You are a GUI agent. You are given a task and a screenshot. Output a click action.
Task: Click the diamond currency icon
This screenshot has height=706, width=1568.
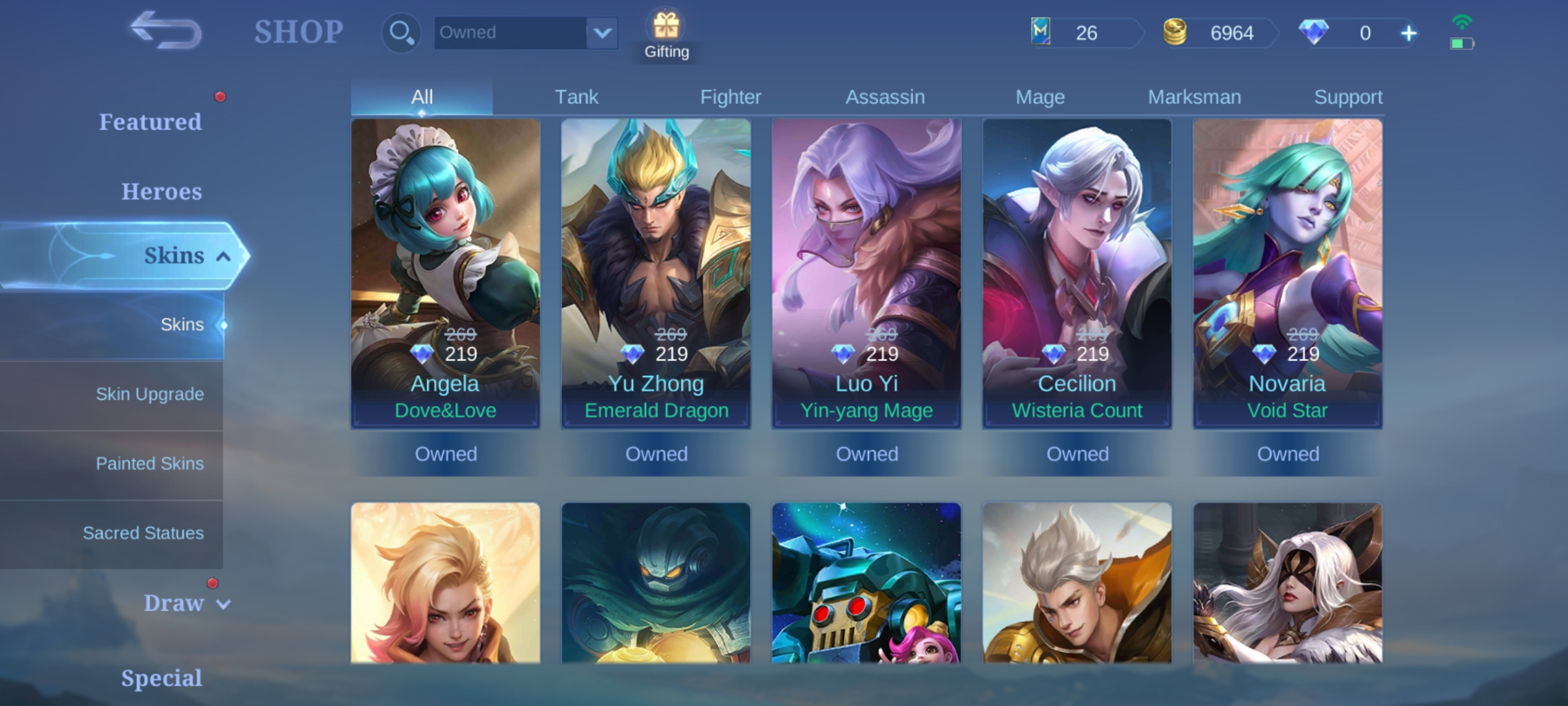point(1314,33)
